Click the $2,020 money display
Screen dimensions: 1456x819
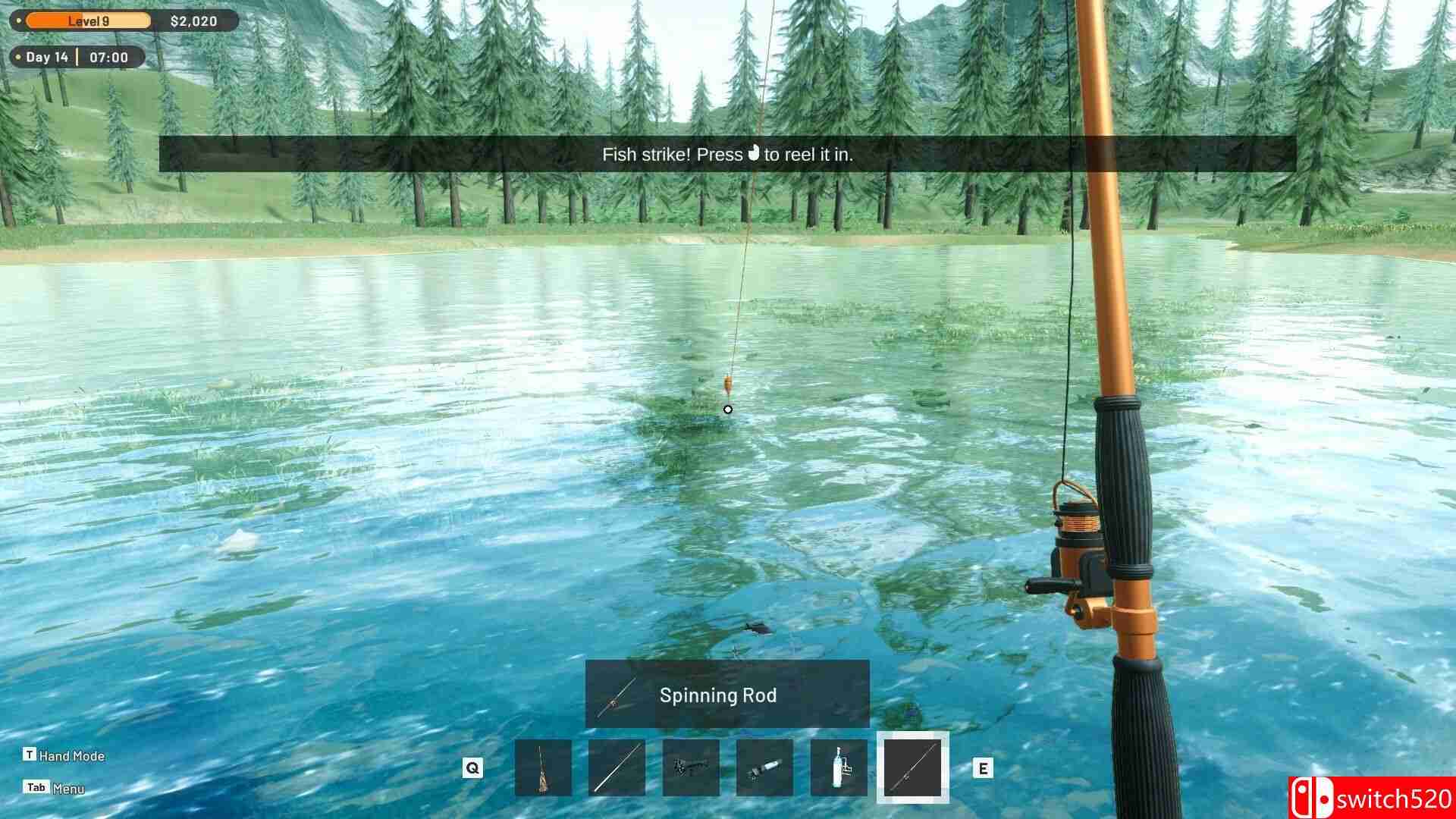[196, 20]
